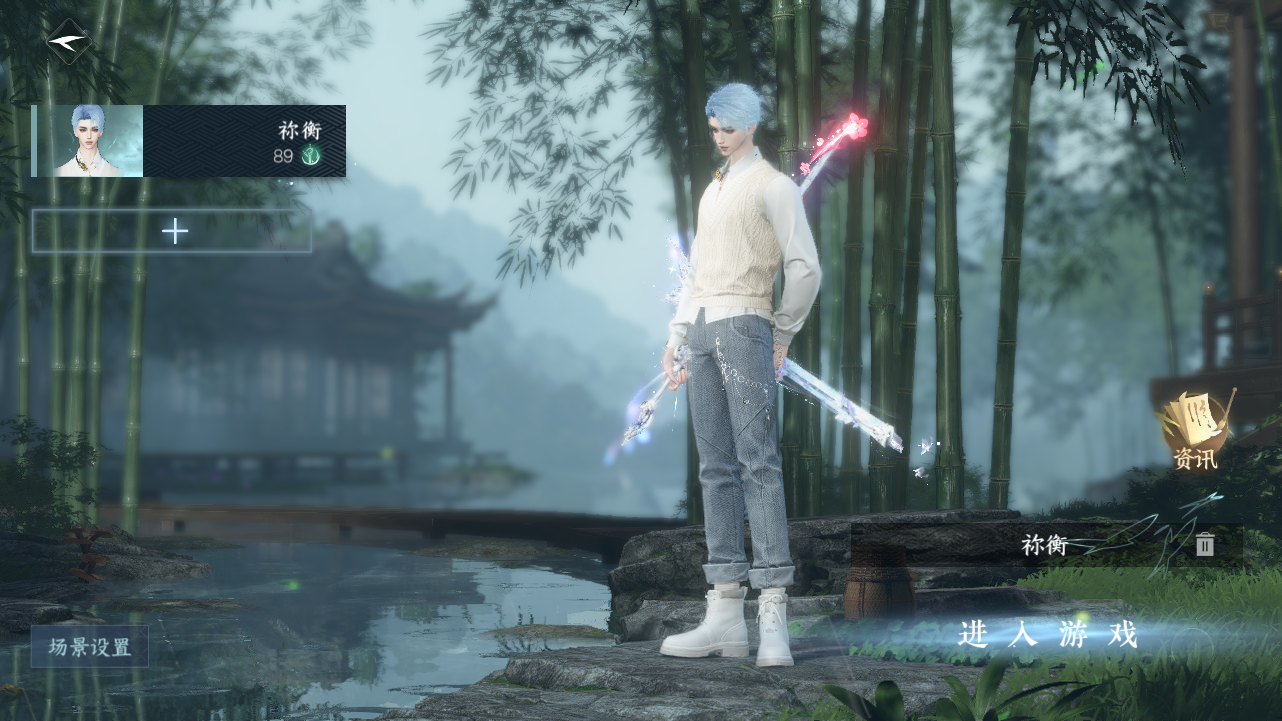Open the 场景设置 scene settings
Viewport: 1282px width, 721px height.
(90, 647)
